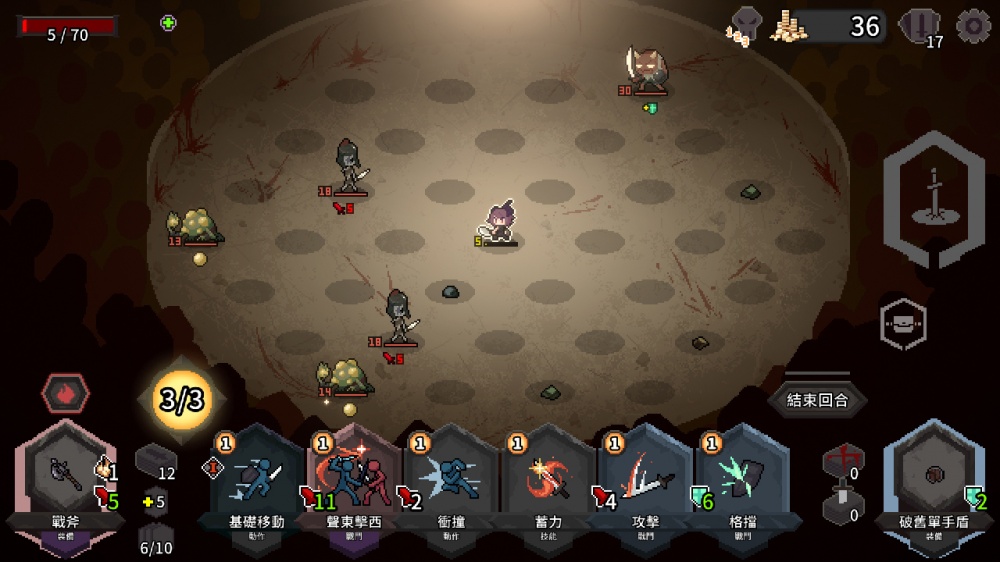Click the green plus status icon

(x=168, y=23)
